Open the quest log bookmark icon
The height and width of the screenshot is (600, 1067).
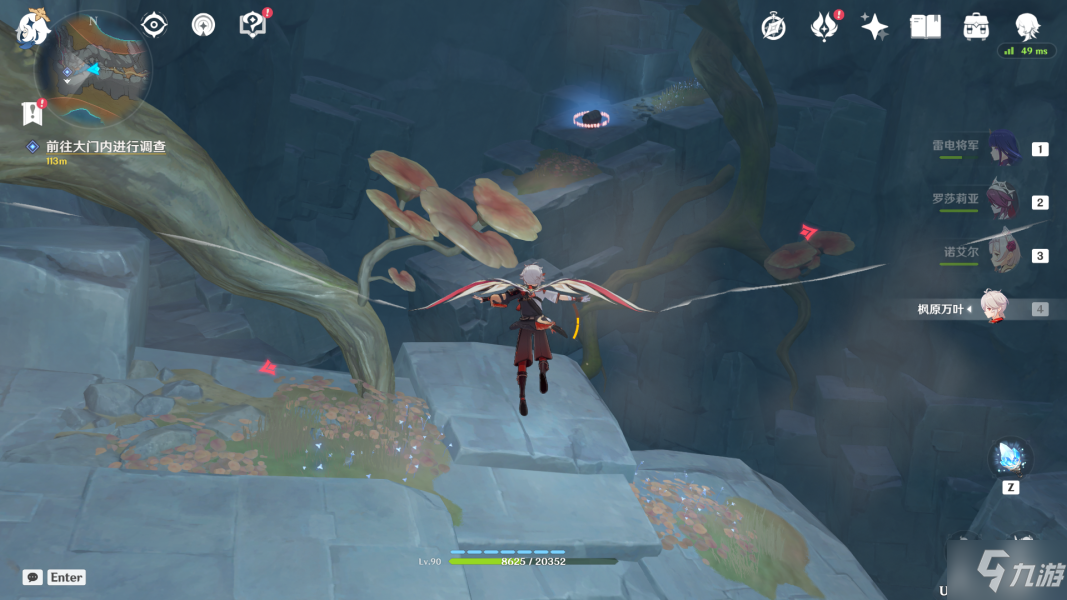31,113
